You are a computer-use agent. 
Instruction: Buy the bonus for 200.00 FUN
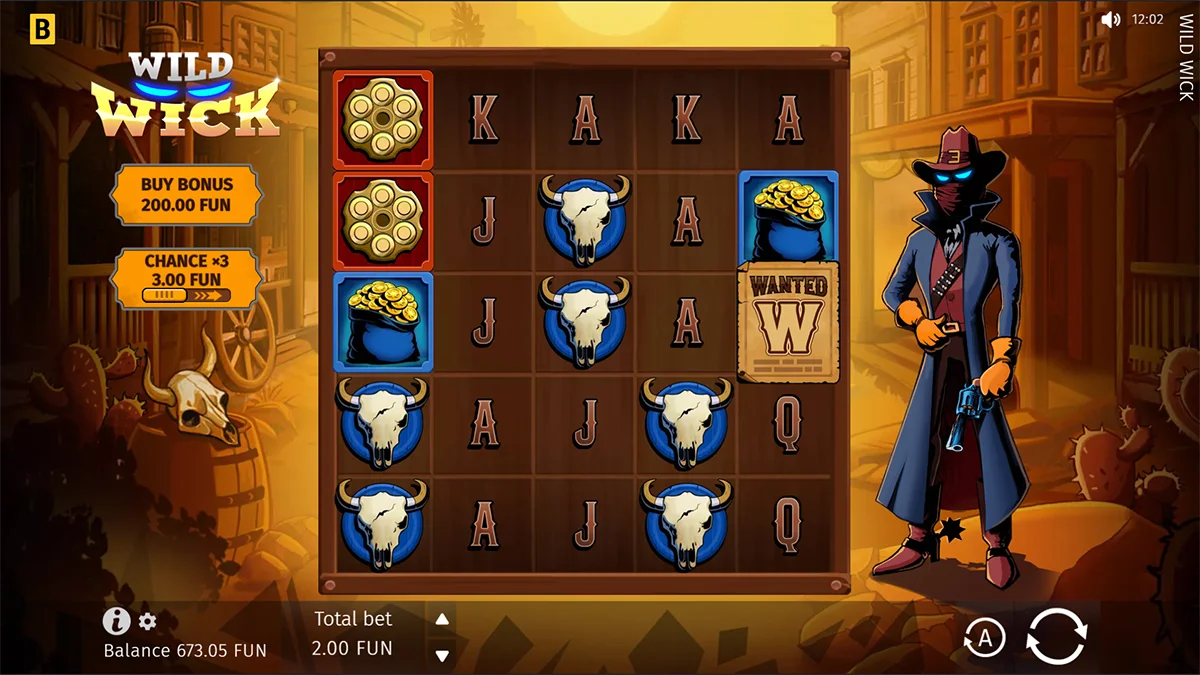186,195
